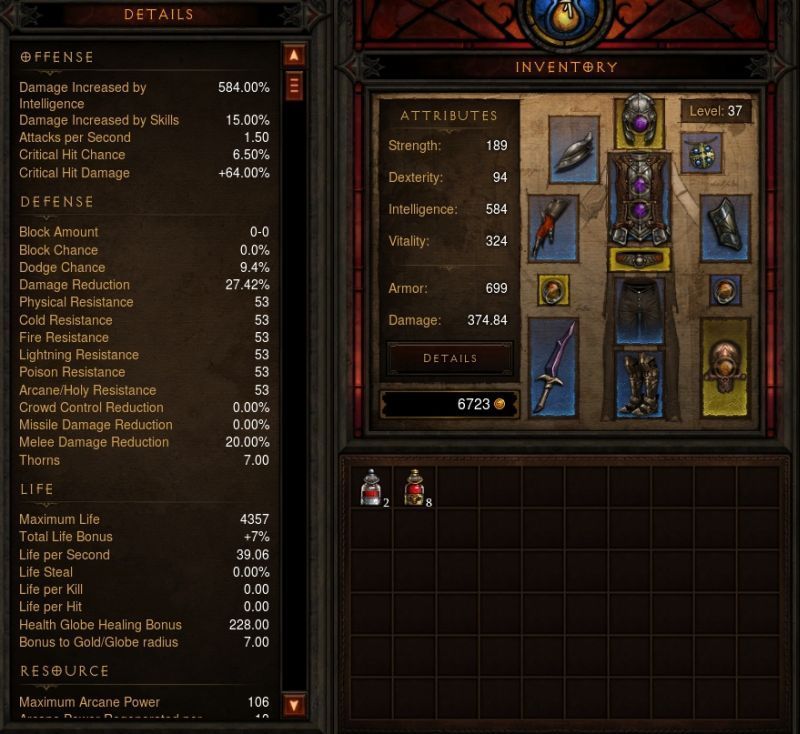Pick the equipped gloves slot
The width and height of the screenshot is (800, 734).
tap(553, 228)
